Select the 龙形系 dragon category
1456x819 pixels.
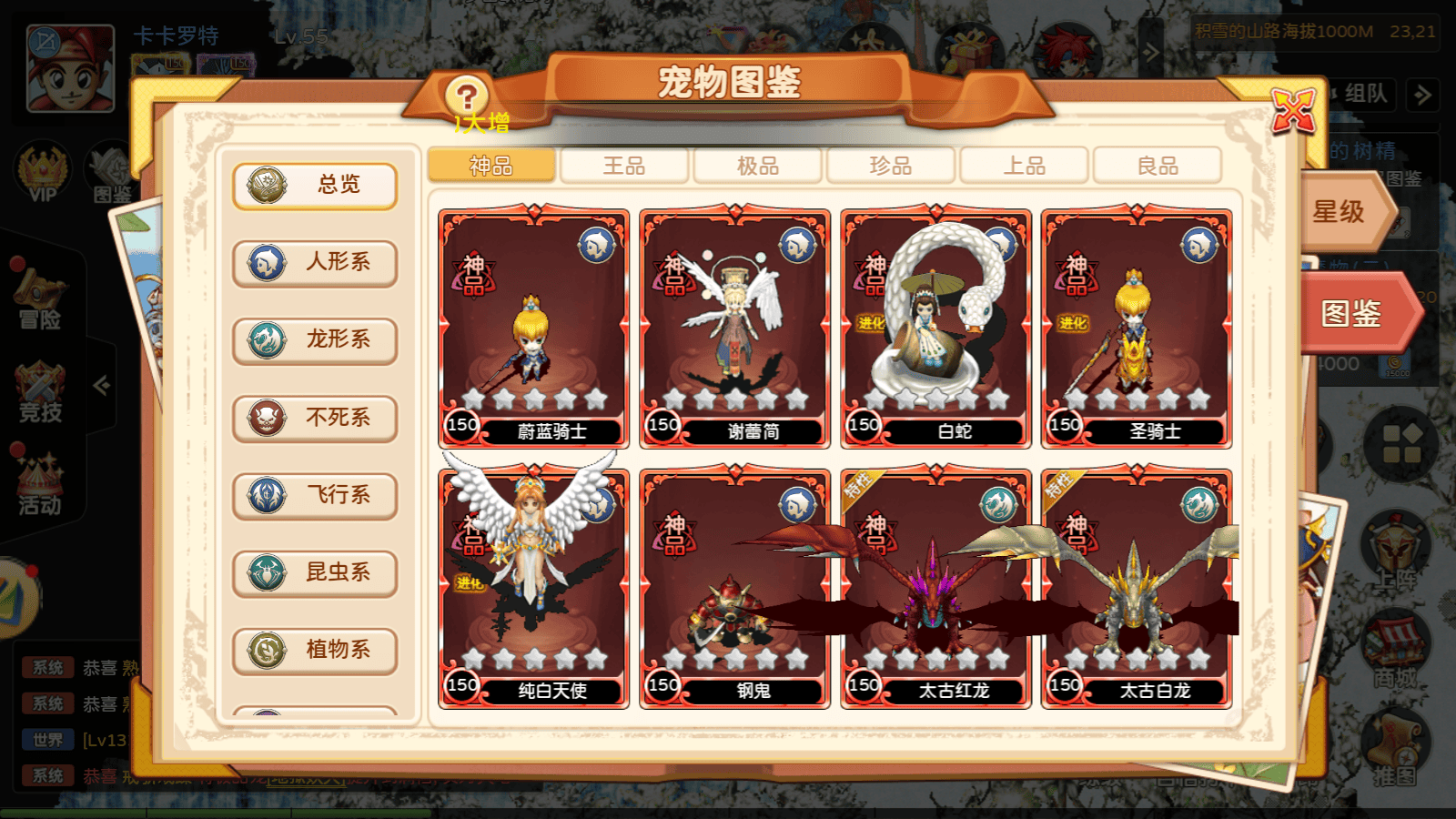tap(314, 341)
